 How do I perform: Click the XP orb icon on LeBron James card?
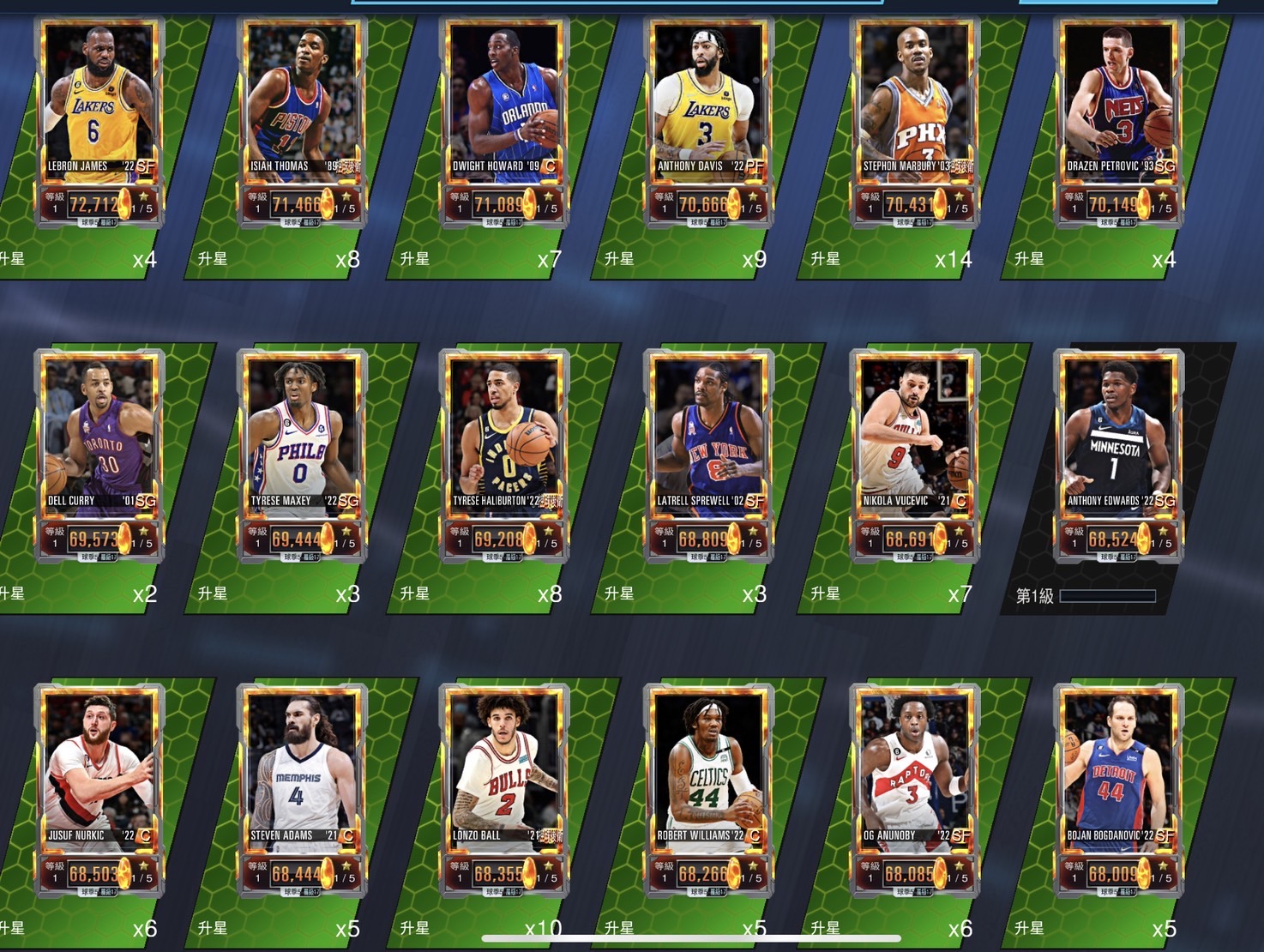(x=123, y=205)
